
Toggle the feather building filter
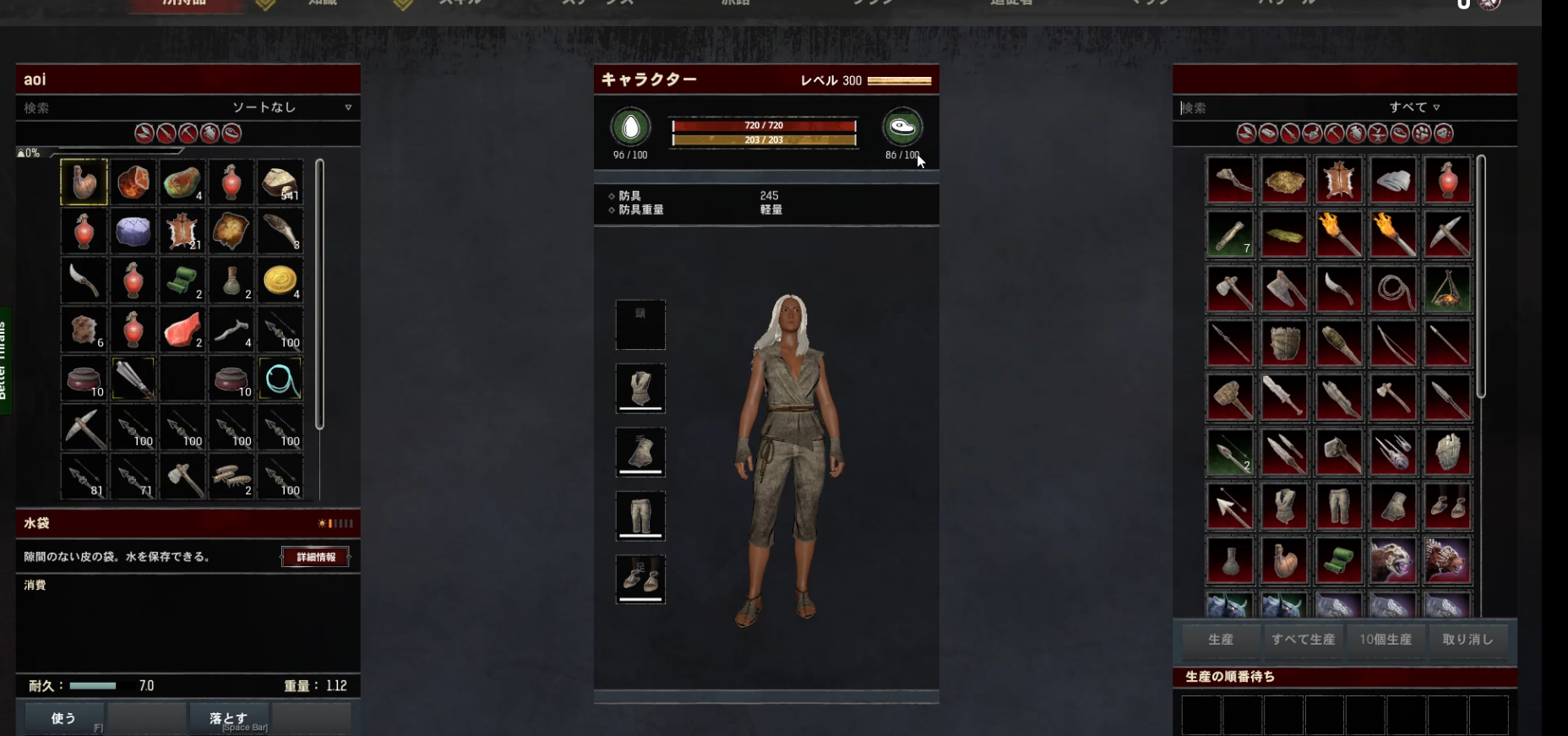(x=1247, y=134)
